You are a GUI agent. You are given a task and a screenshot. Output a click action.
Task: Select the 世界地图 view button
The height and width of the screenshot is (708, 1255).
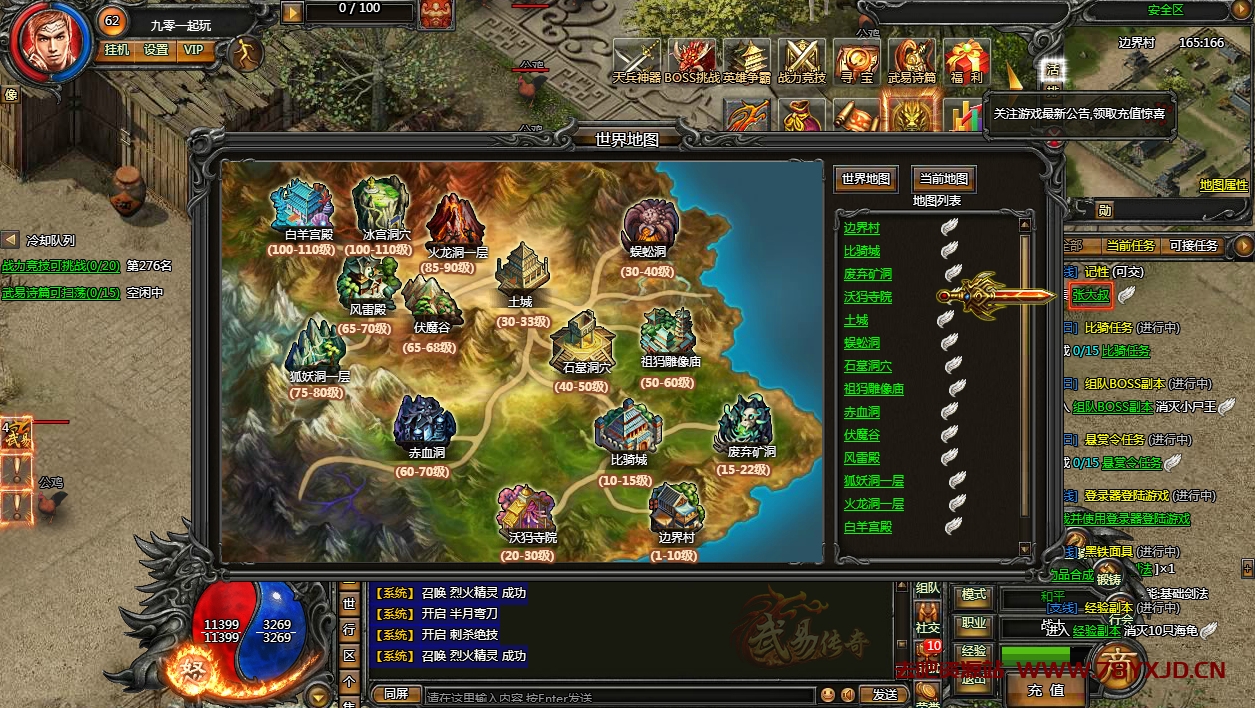click(866, 179)
